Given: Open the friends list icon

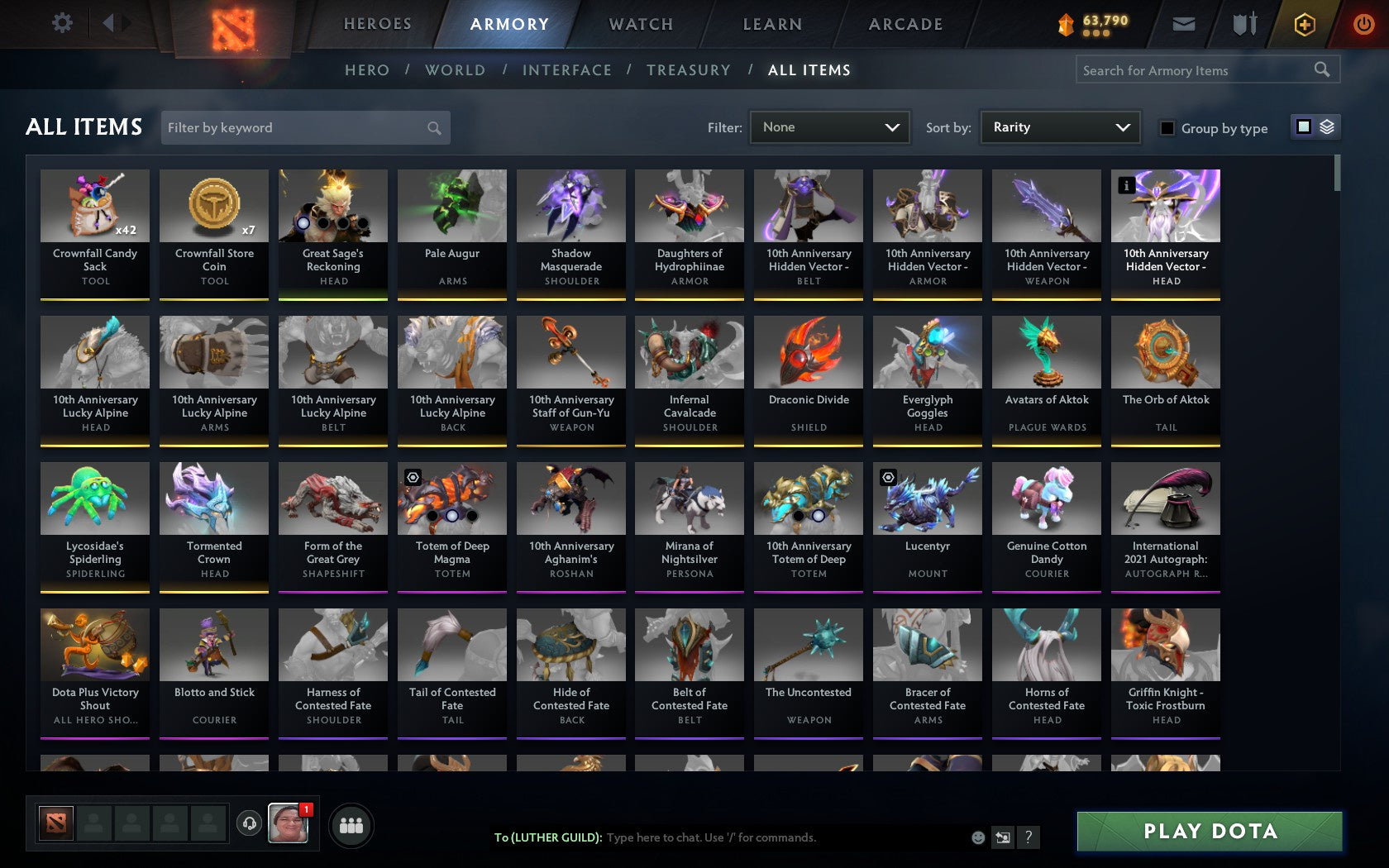Looking at the screenshot, I should pos(352,824).
